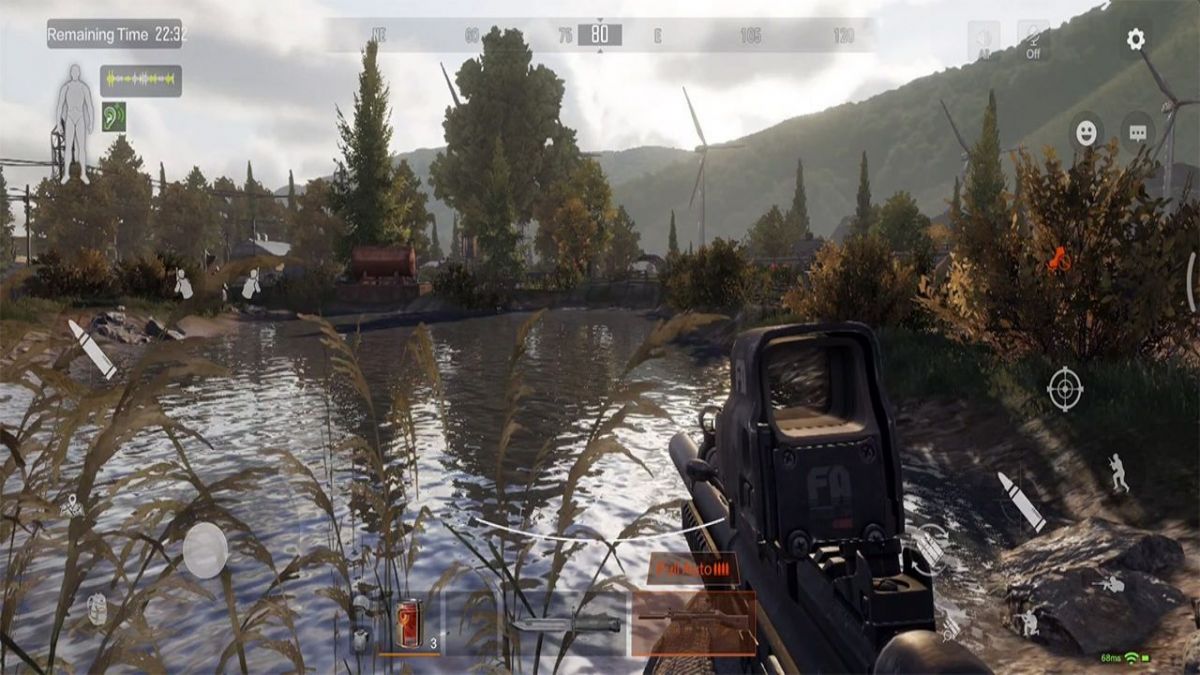Image resolution: width=1200 pixels, height=675 pixels.
Task: Open the settings gear menu
Action: click(x=1135, y=39)
